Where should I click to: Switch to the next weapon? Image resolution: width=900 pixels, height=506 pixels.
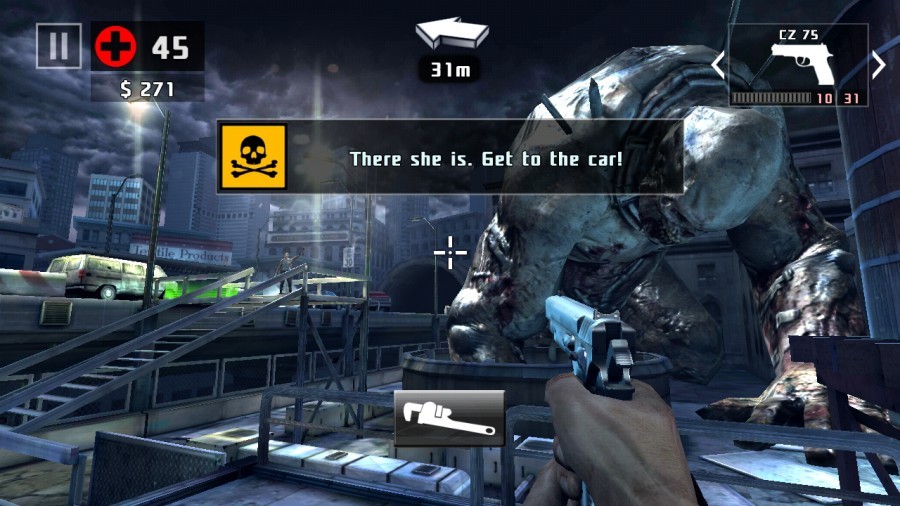tap(878, 65)
